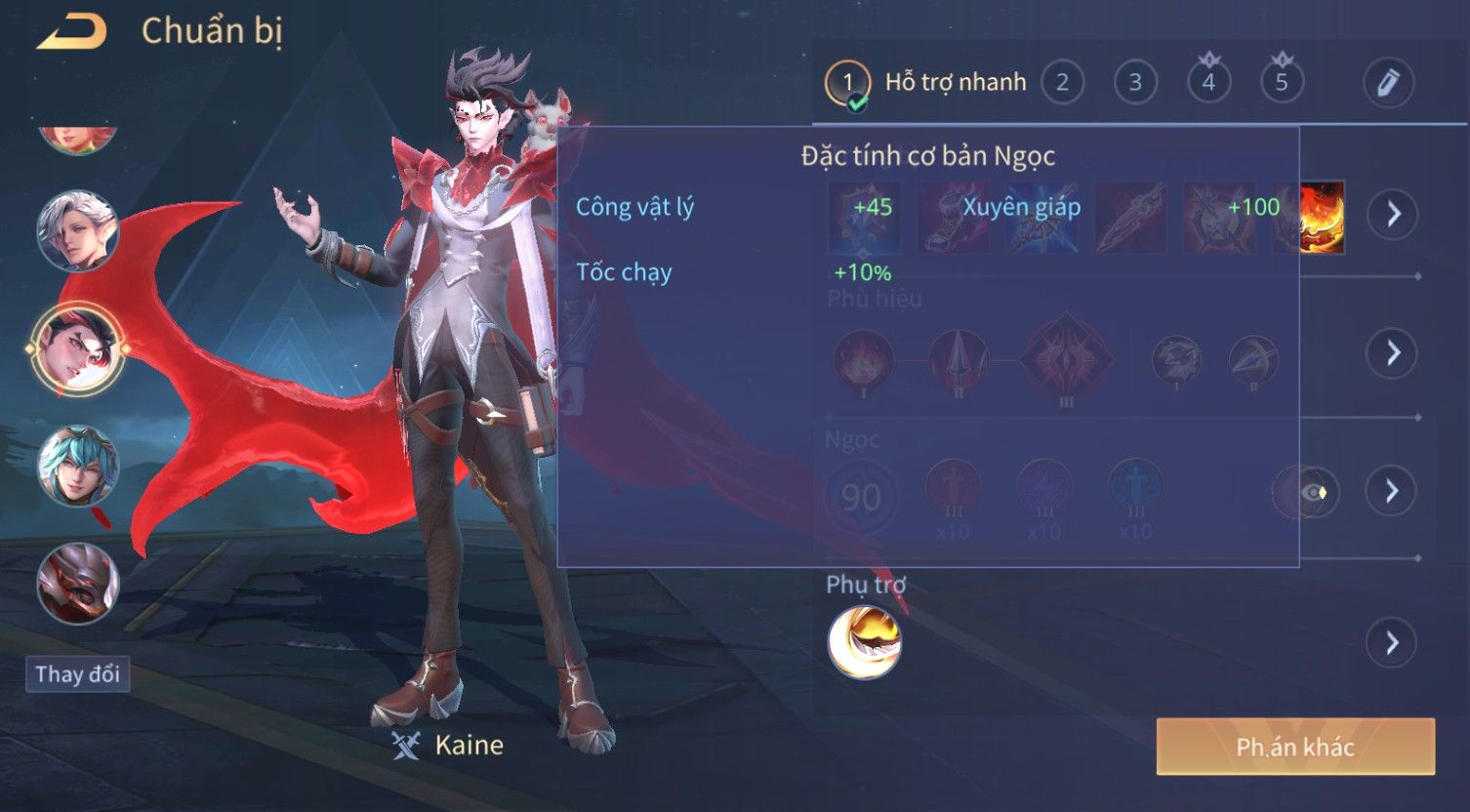Select preset slot 3
Viewport: 1470px width, 812px height.
point(1135,83)
